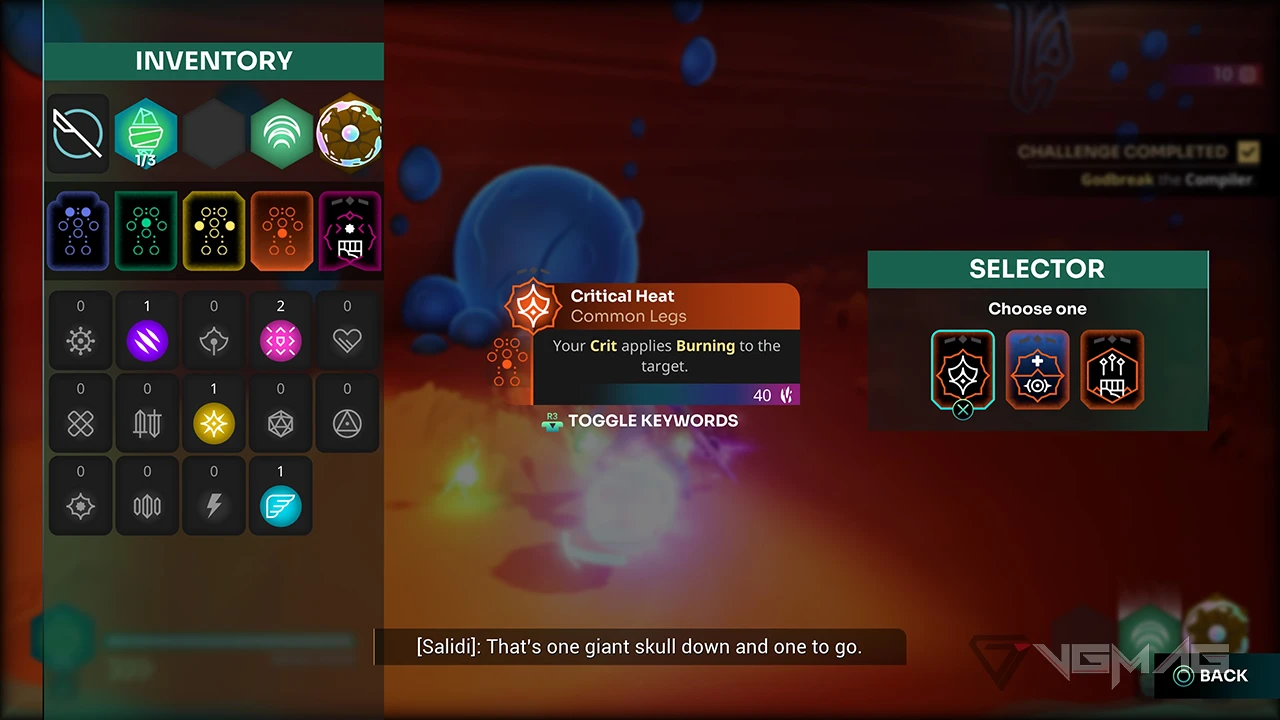Image resolution: width=1280 pixels, height=720 pixels.
Task: Select the plus-and-target upgrade card
Action: [x=1037, y=370]
